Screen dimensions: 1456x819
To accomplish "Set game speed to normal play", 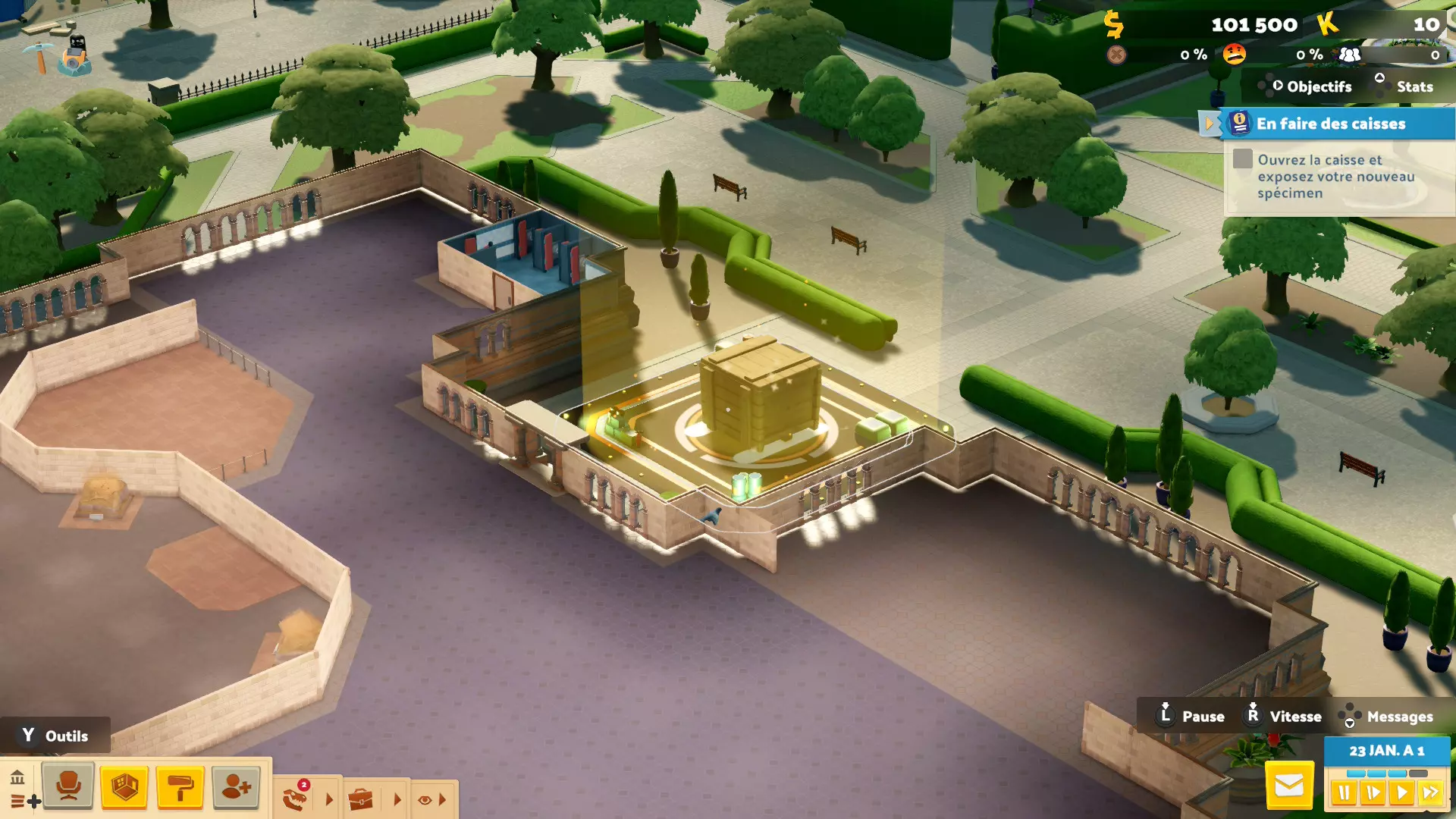I will (1401, 793).
